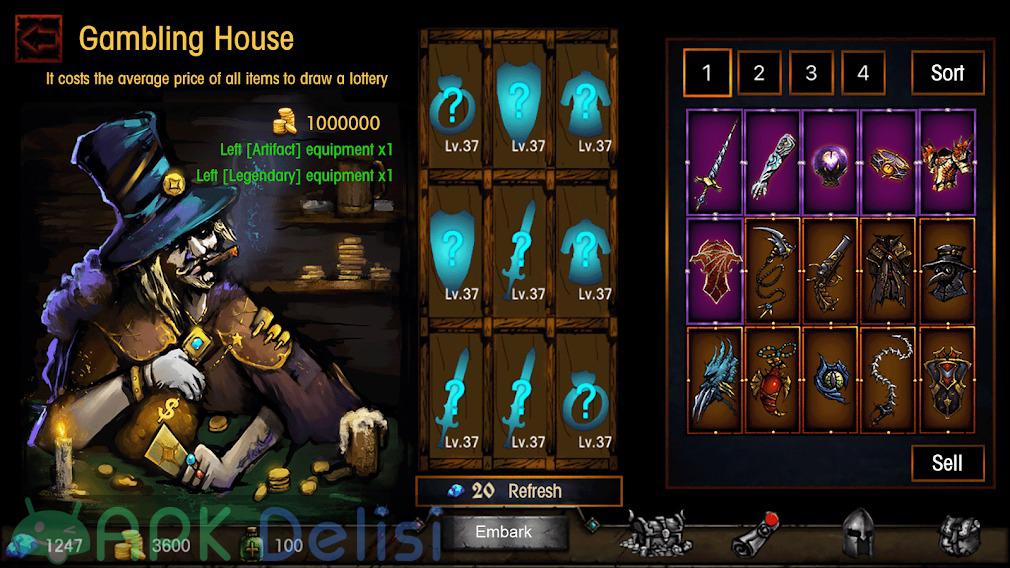This screenshot has width=1010, height=568.
Task: Select the silver gauntlet arm item
Action: point(773,162)
